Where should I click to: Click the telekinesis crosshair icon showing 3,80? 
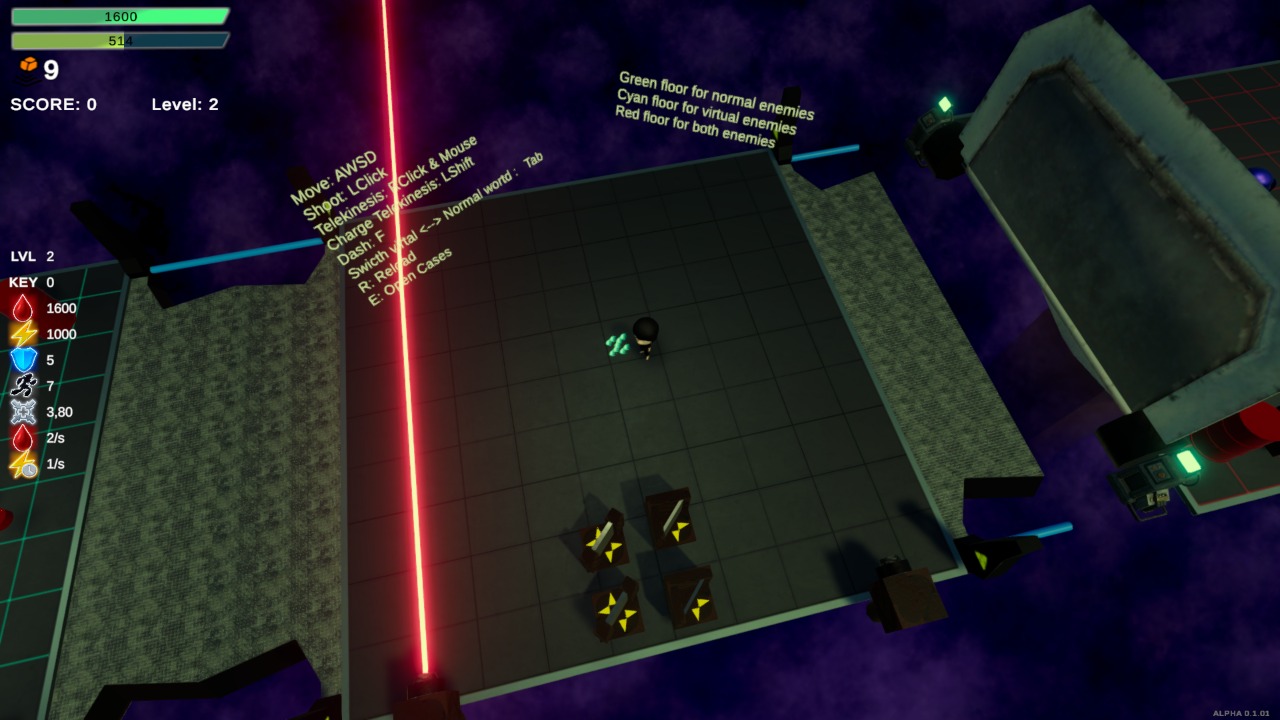pos(20,412)
